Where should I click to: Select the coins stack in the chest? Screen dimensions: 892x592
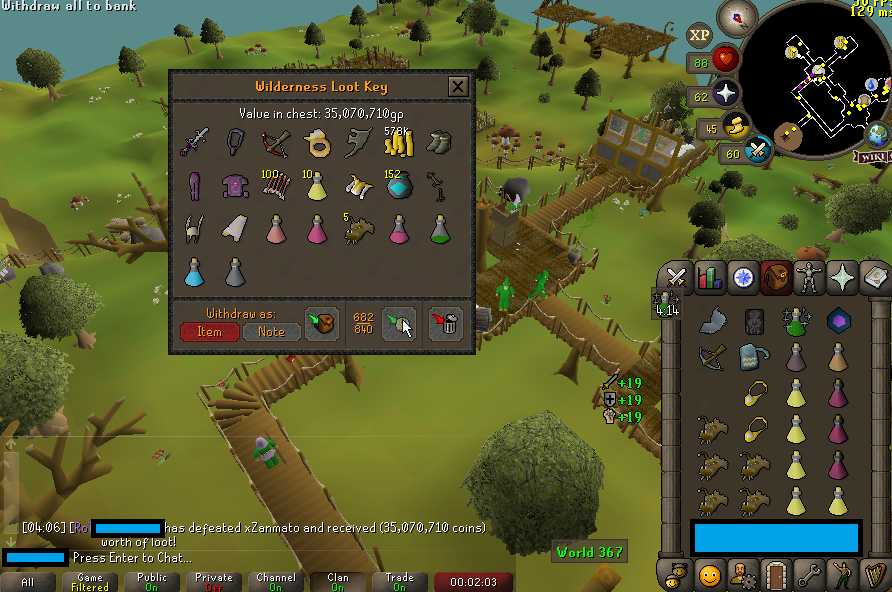[399, 144]
